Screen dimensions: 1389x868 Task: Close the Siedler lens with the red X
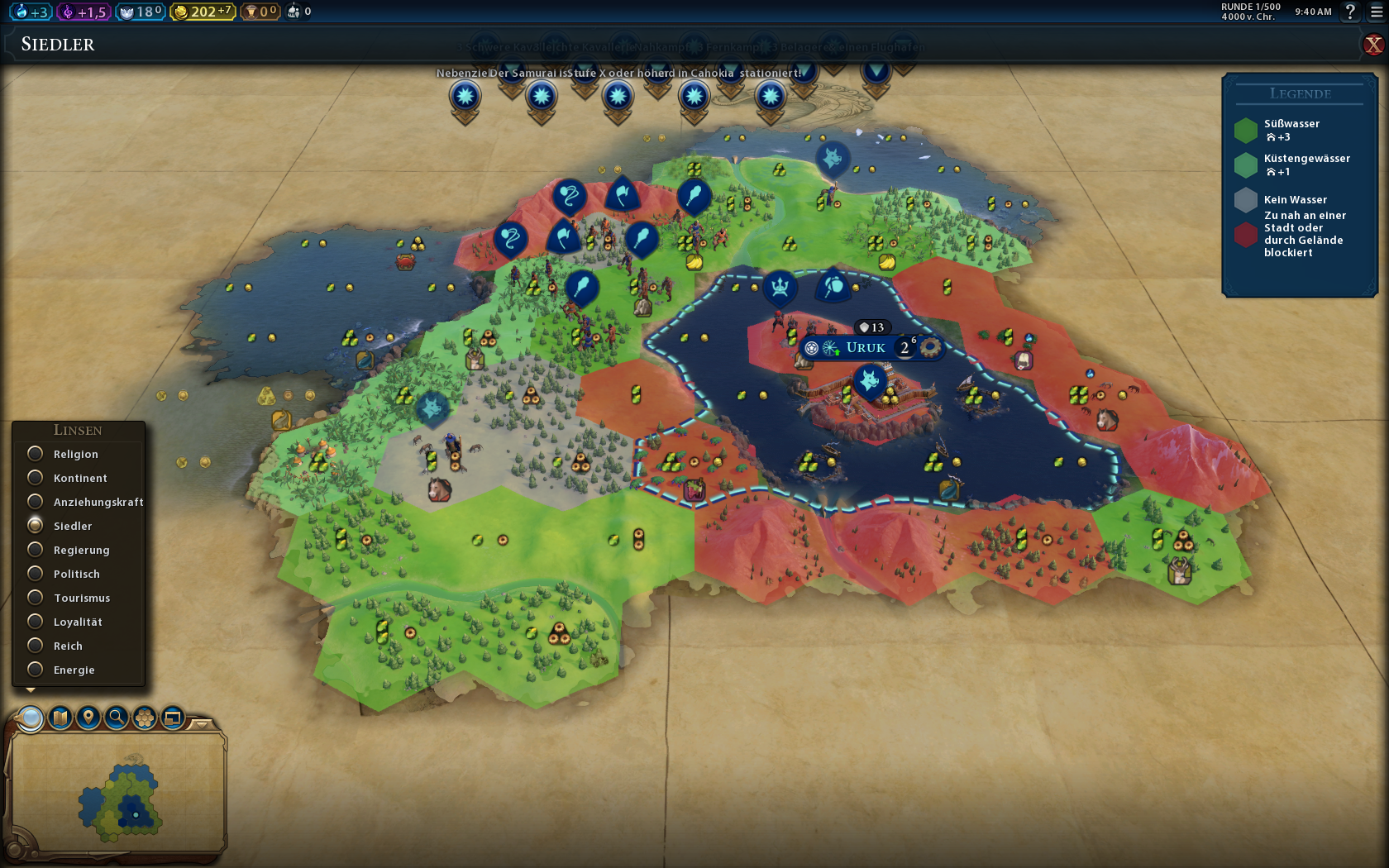click(x=1373, y=45)
